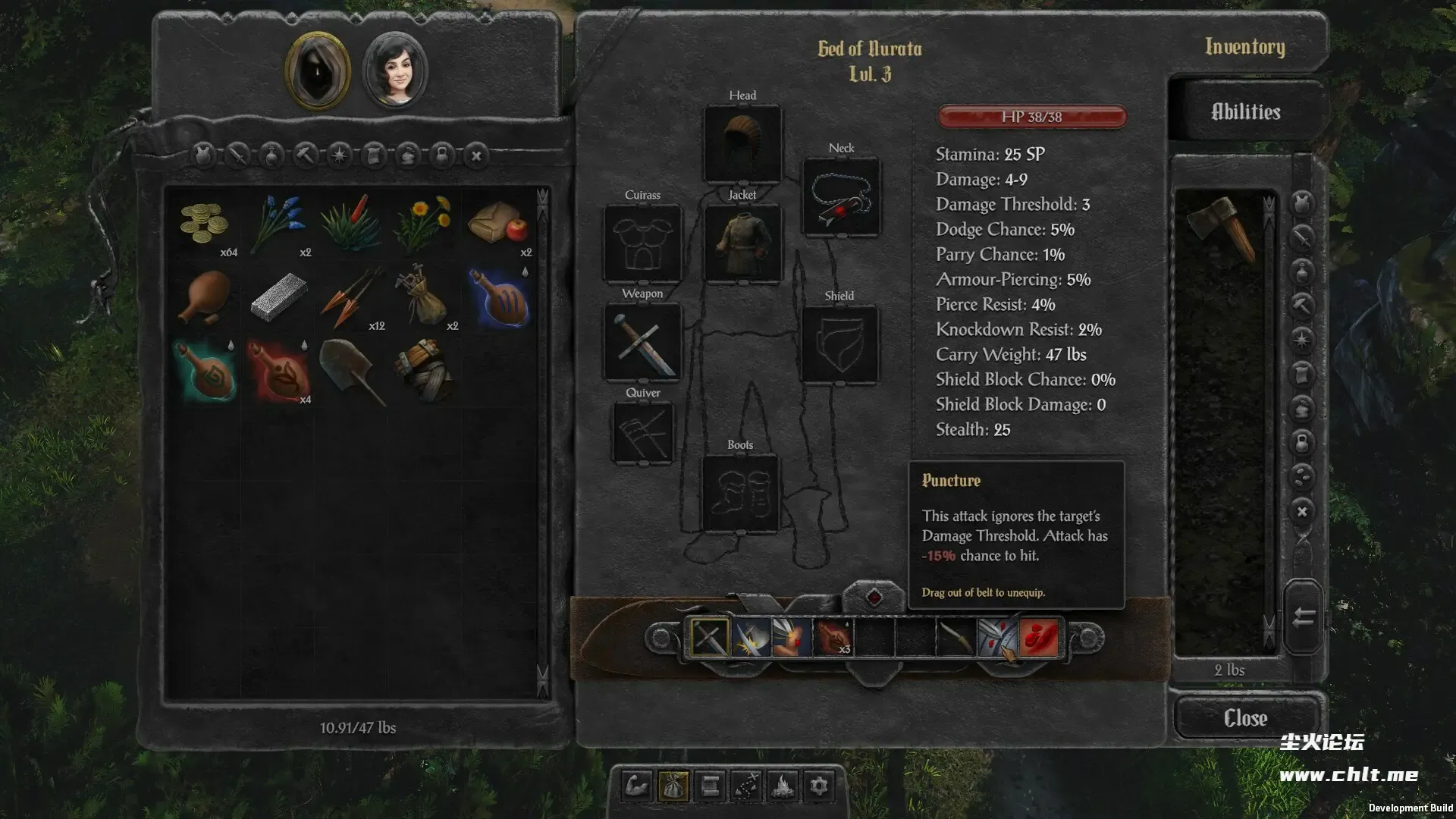Select the blue glowing potion flask
Image resolution: width=1456 pixels, height=819 pixels.
click(500, 298)
